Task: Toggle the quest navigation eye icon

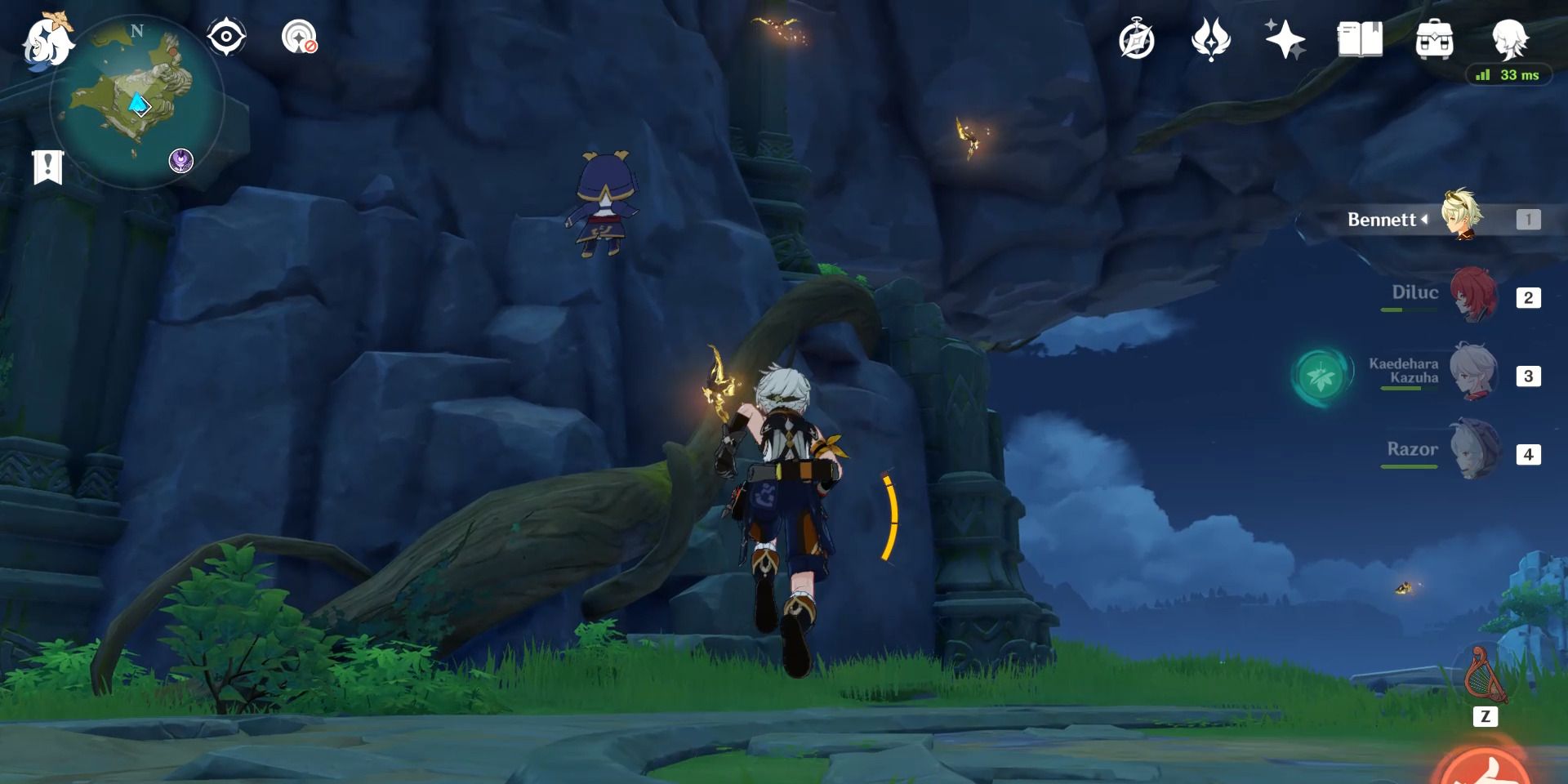Action: click(x=227, y=37)
